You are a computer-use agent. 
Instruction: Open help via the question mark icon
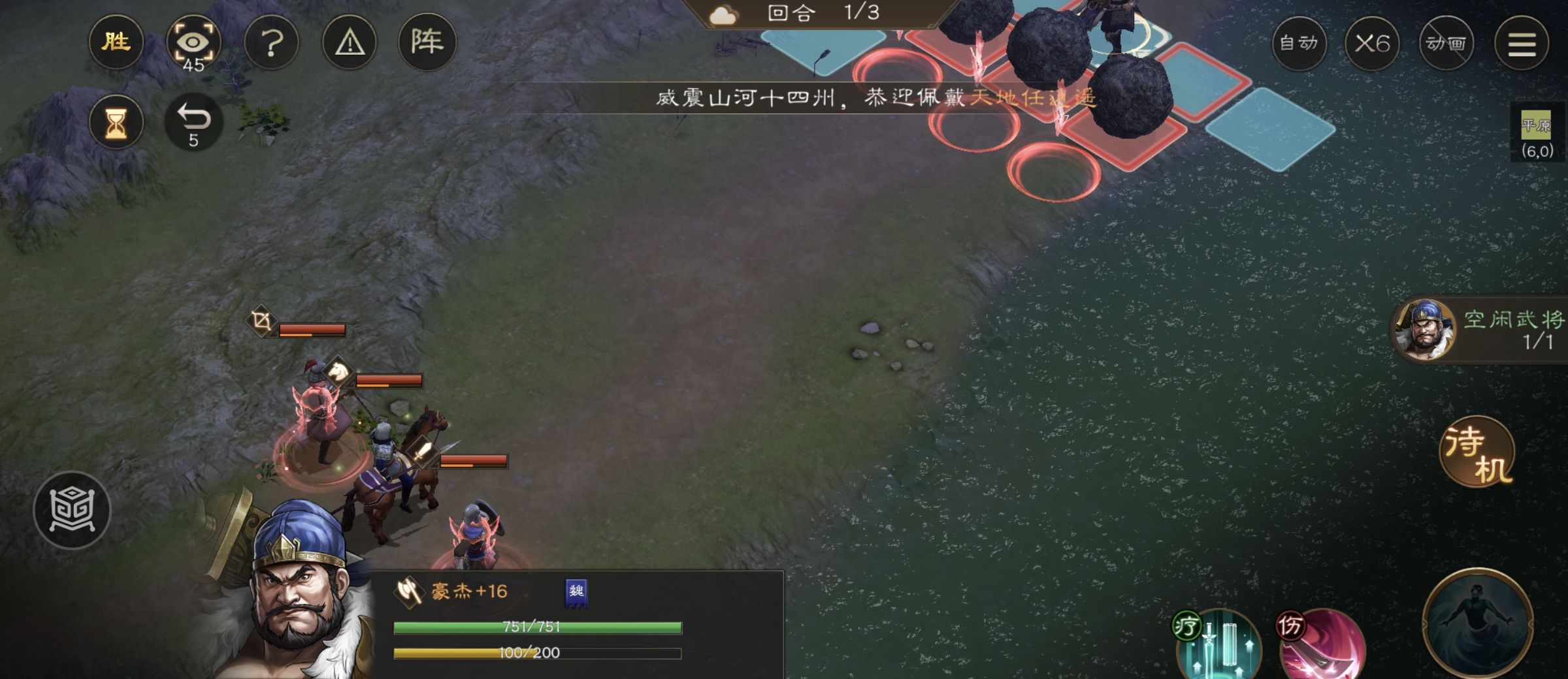pos(272,41)
